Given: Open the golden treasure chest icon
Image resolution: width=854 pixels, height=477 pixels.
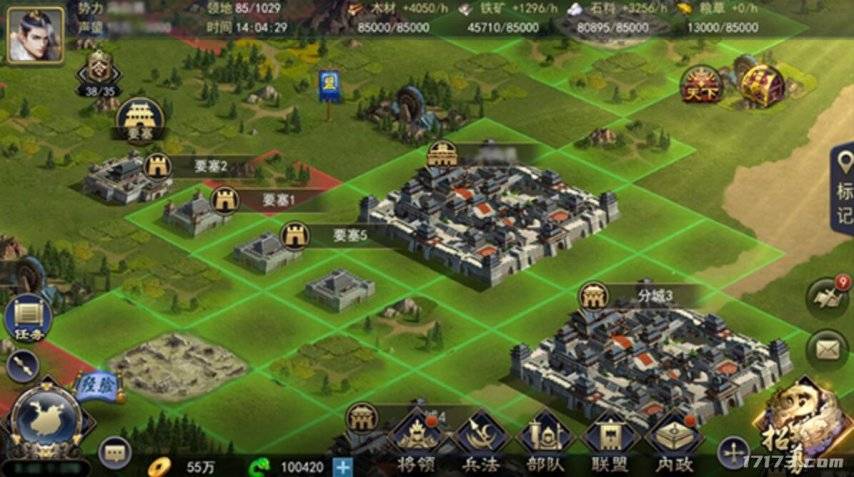Looking at the screenshot, I should [x=762, y=85].
